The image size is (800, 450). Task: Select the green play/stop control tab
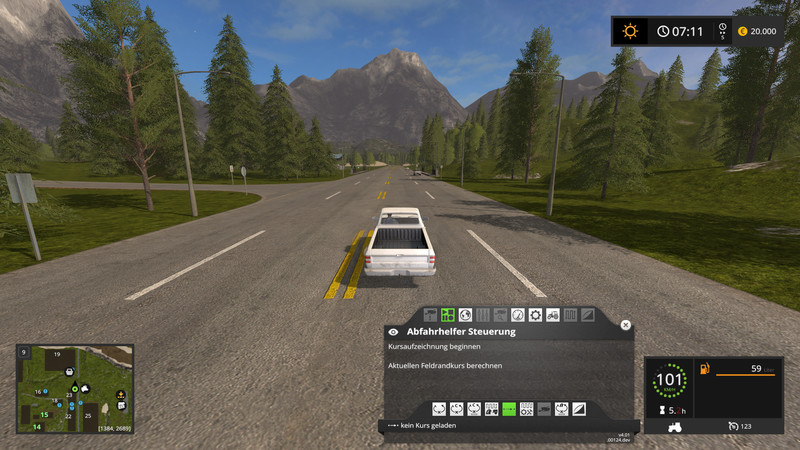[447, 314]
